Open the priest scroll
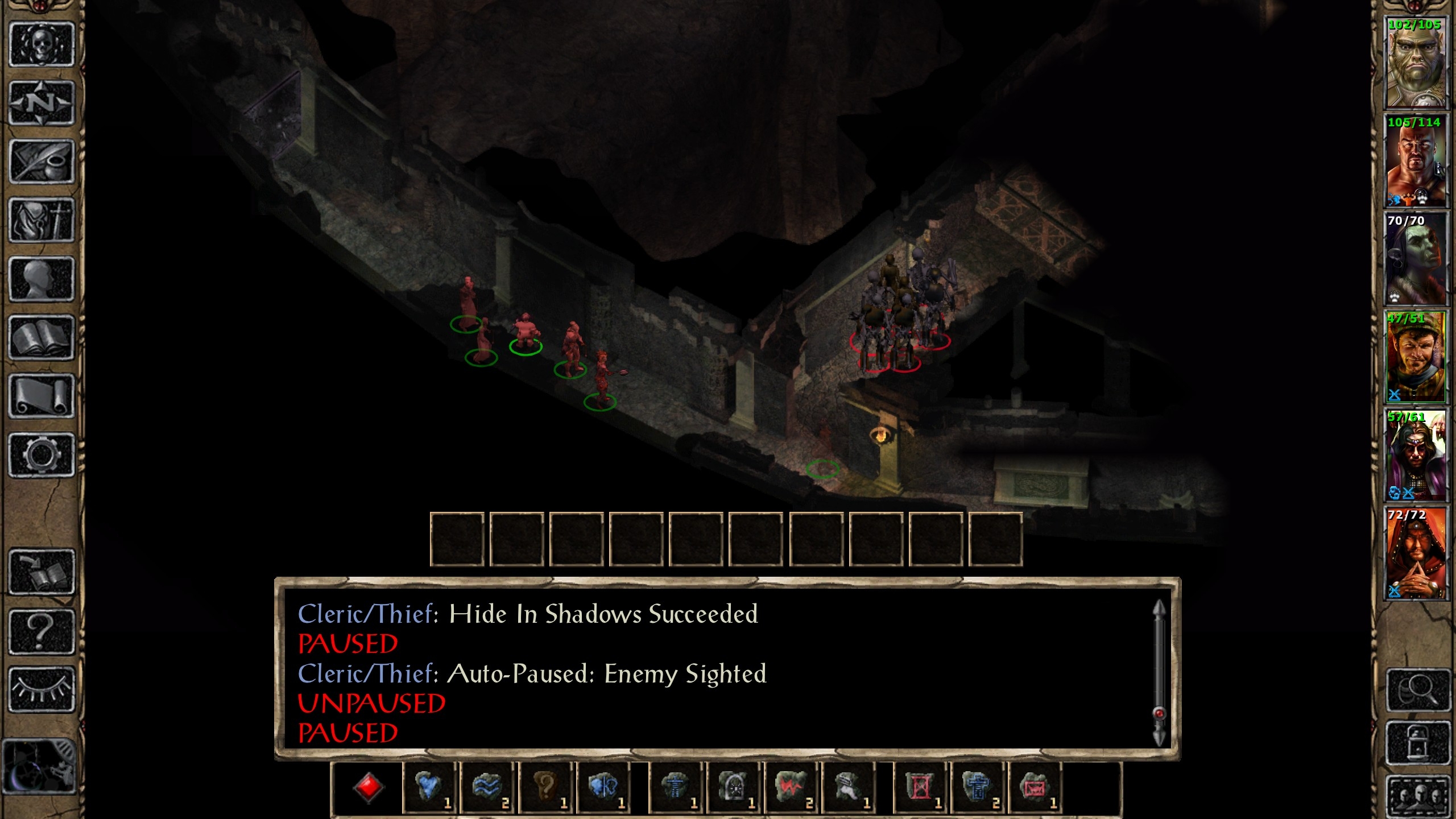The height and width of the screenshot is (819, 1456). pos(42,396)
